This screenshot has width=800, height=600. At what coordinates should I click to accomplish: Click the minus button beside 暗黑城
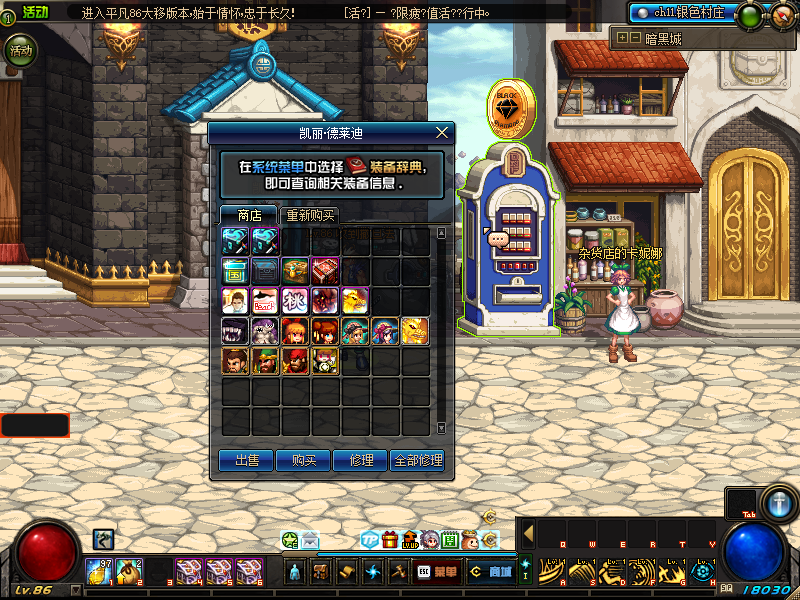635,38
